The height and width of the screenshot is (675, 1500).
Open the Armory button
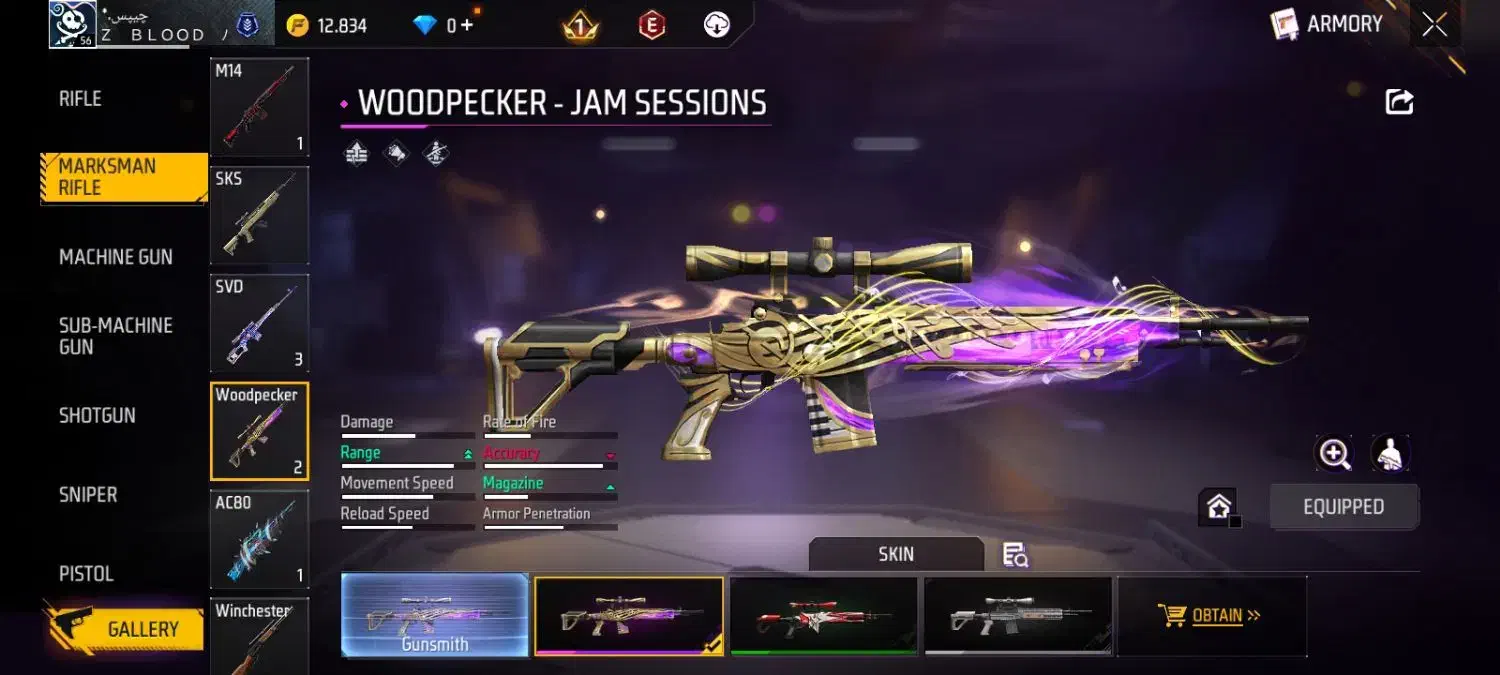tap(1327, 25)
